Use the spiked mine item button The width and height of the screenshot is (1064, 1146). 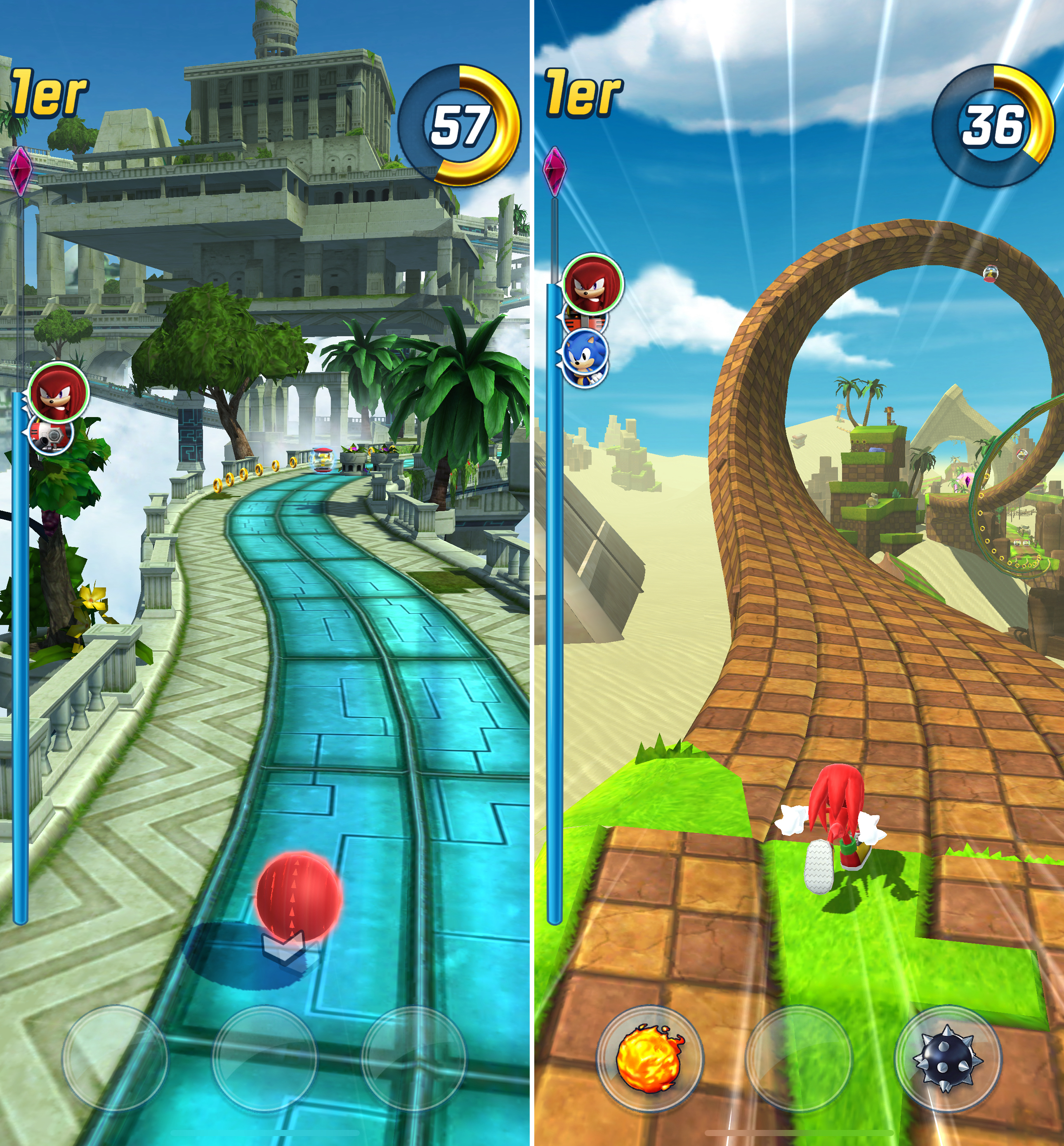pos(947,1058)
